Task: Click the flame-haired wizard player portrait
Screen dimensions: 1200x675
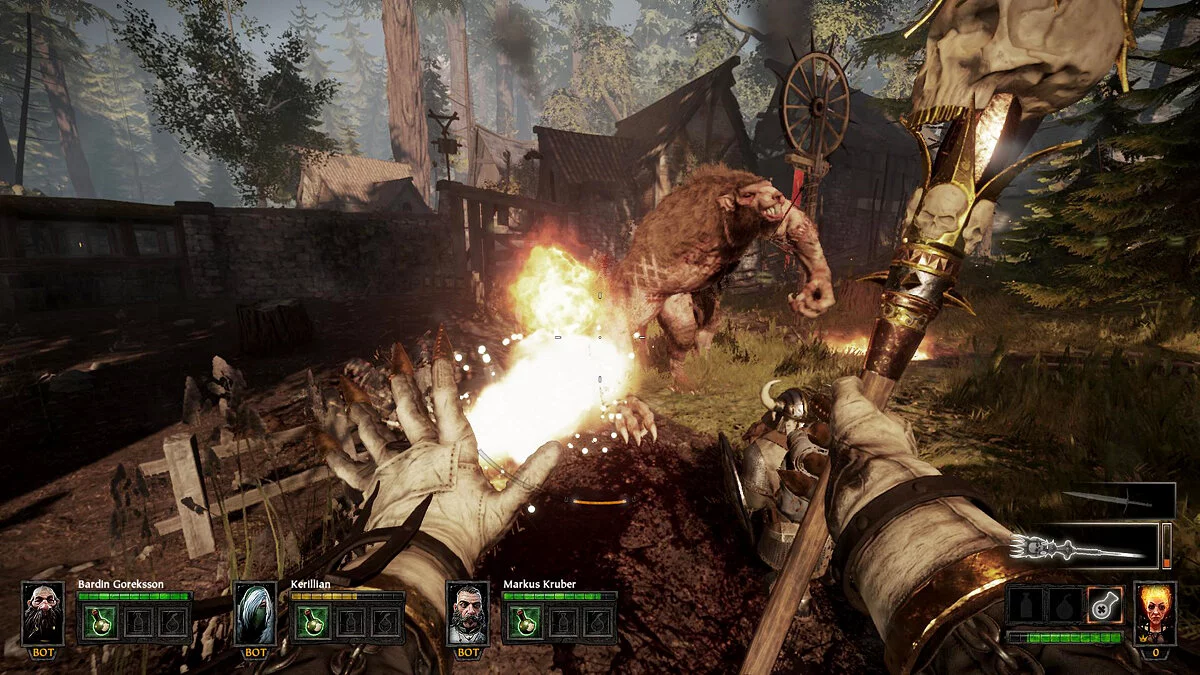Action: [1155, 612]
